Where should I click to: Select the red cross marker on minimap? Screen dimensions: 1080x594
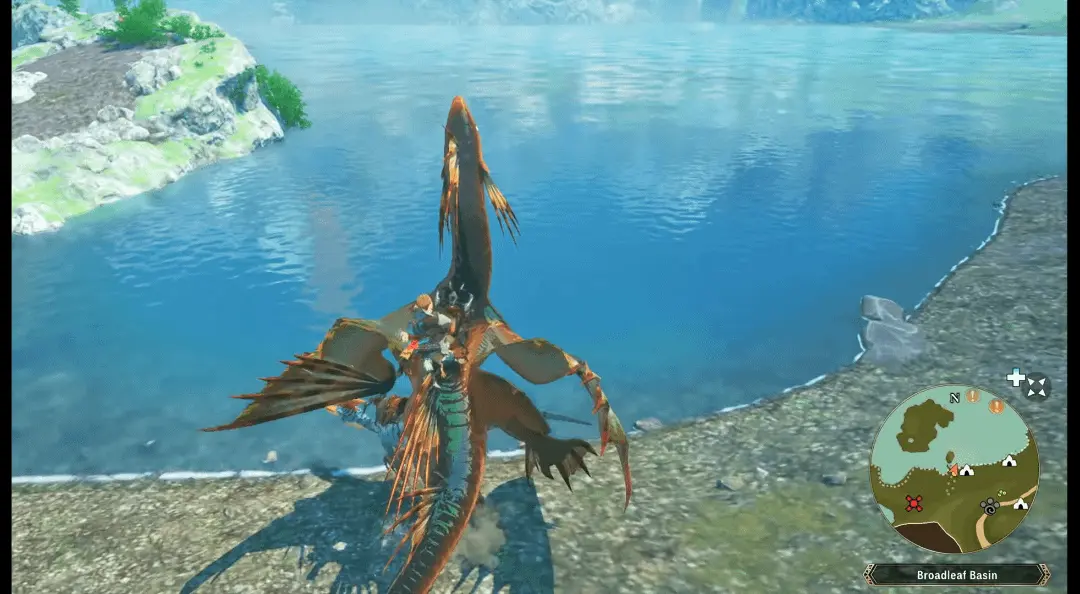point(913,503)
